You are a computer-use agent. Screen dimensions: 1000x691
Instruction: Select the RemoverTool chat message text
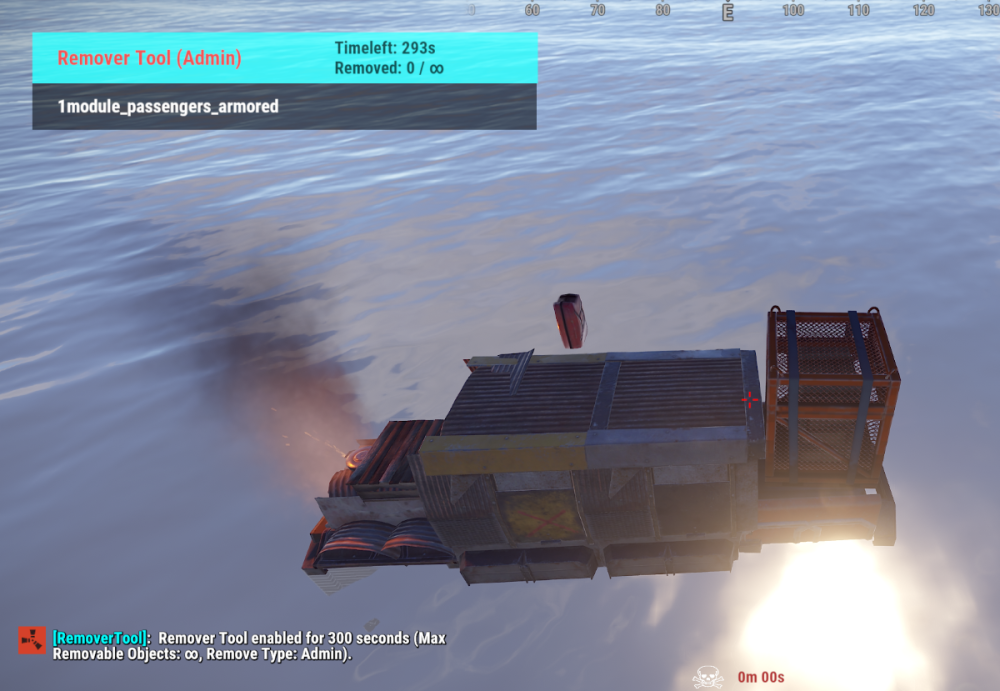click(x=250, y=646)
